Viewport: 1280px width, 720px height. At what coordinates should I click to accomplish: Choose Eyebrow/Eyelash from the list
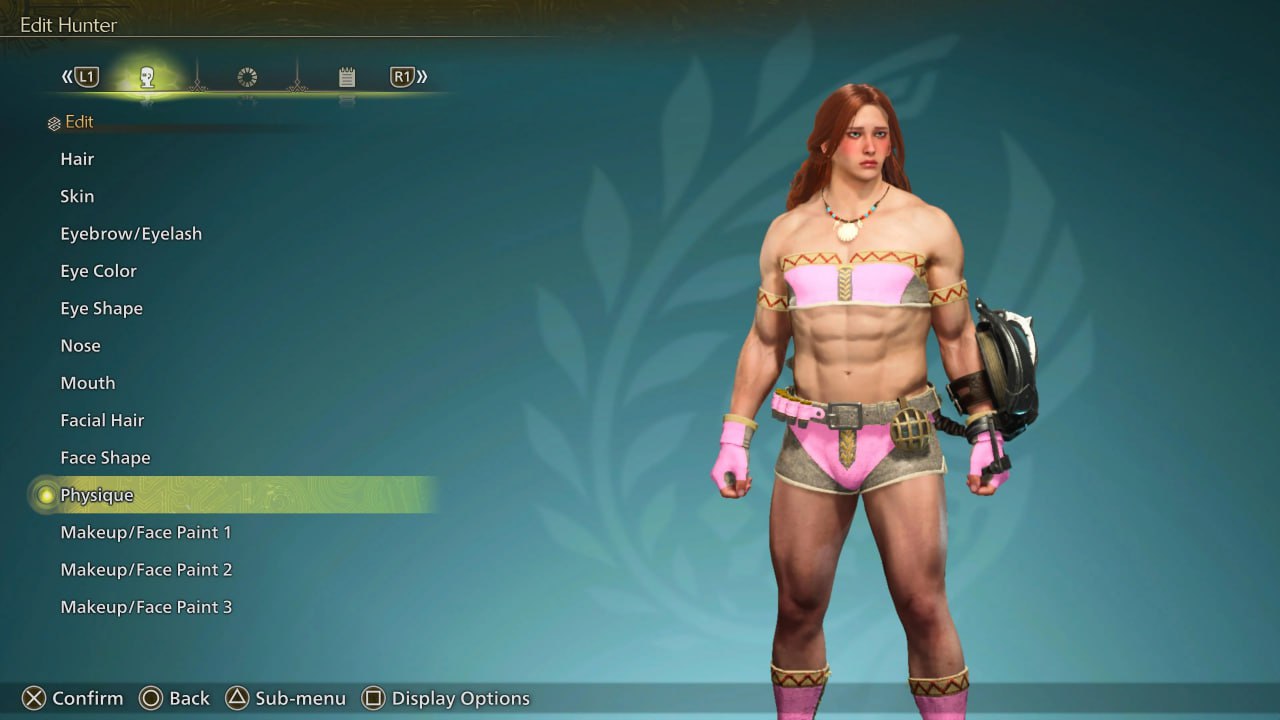(131, 234)
